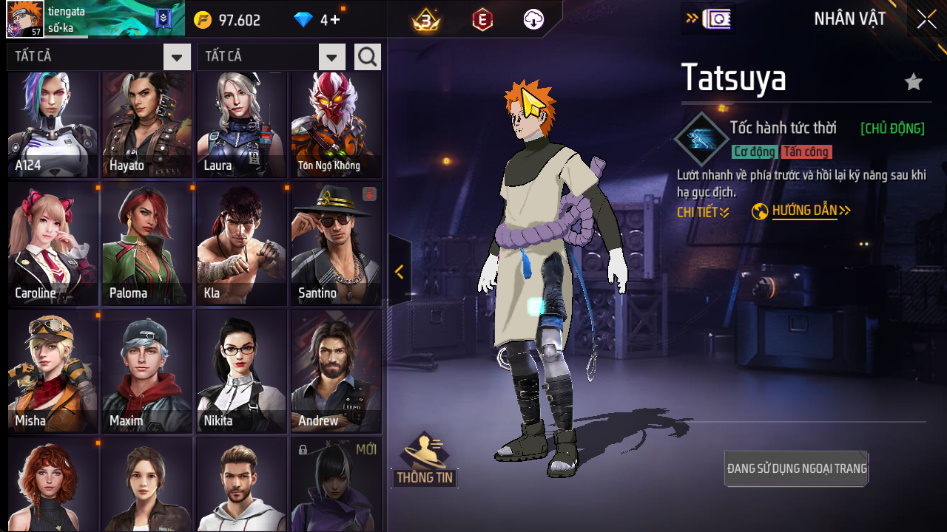Pick Nikita in the character list
This screenshot has width=947, height=532.
point(240,371)
